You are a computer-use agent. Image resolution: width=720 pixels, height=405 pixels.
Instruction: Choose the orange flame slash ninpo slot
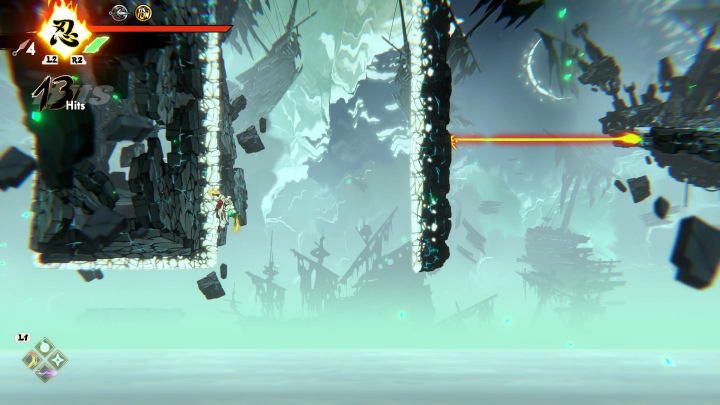point(31,359)
